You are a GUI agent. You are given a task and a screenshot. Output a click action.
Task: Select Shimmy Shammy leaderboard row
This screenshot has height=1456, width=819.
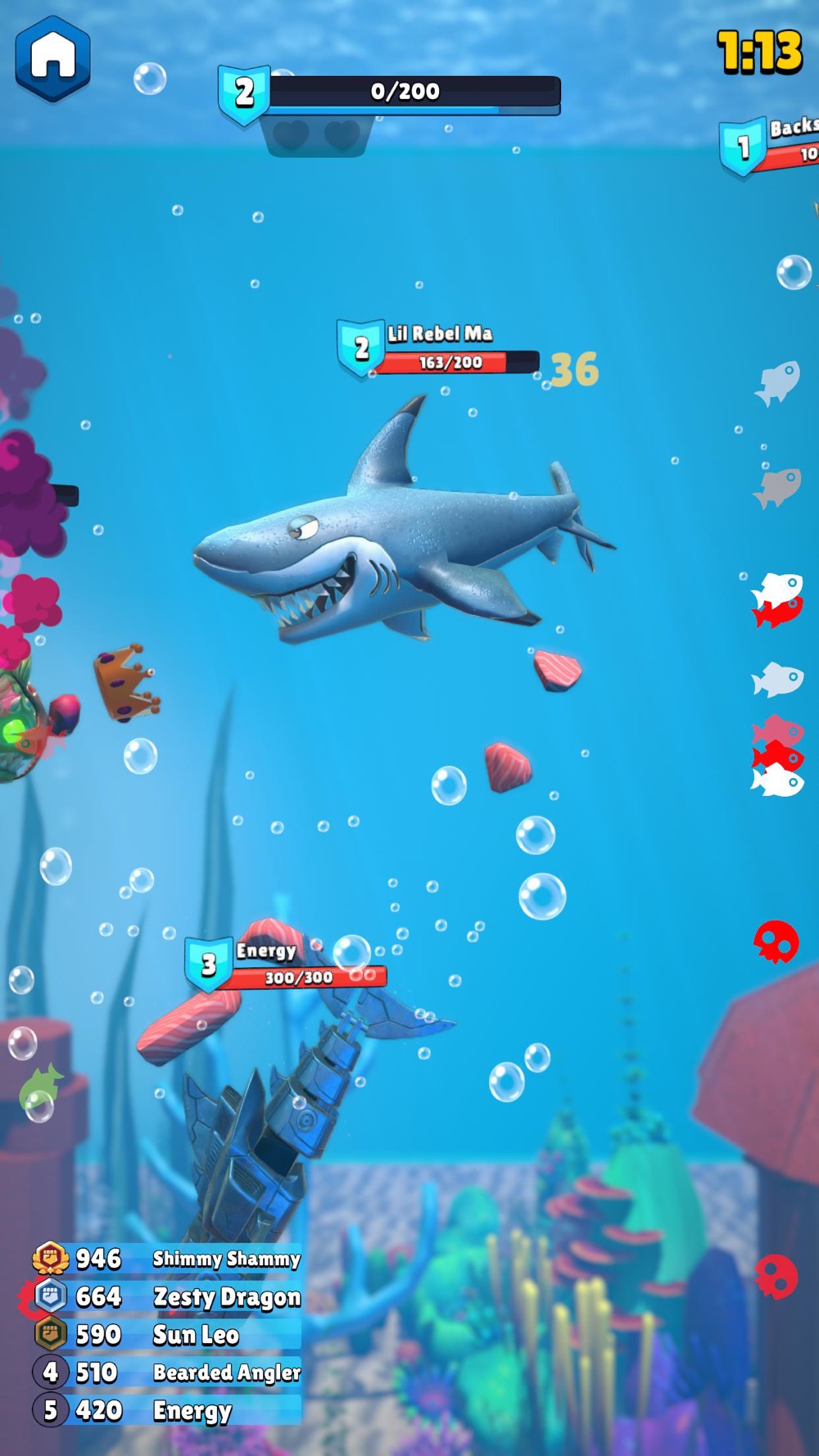pos(168,1259)
